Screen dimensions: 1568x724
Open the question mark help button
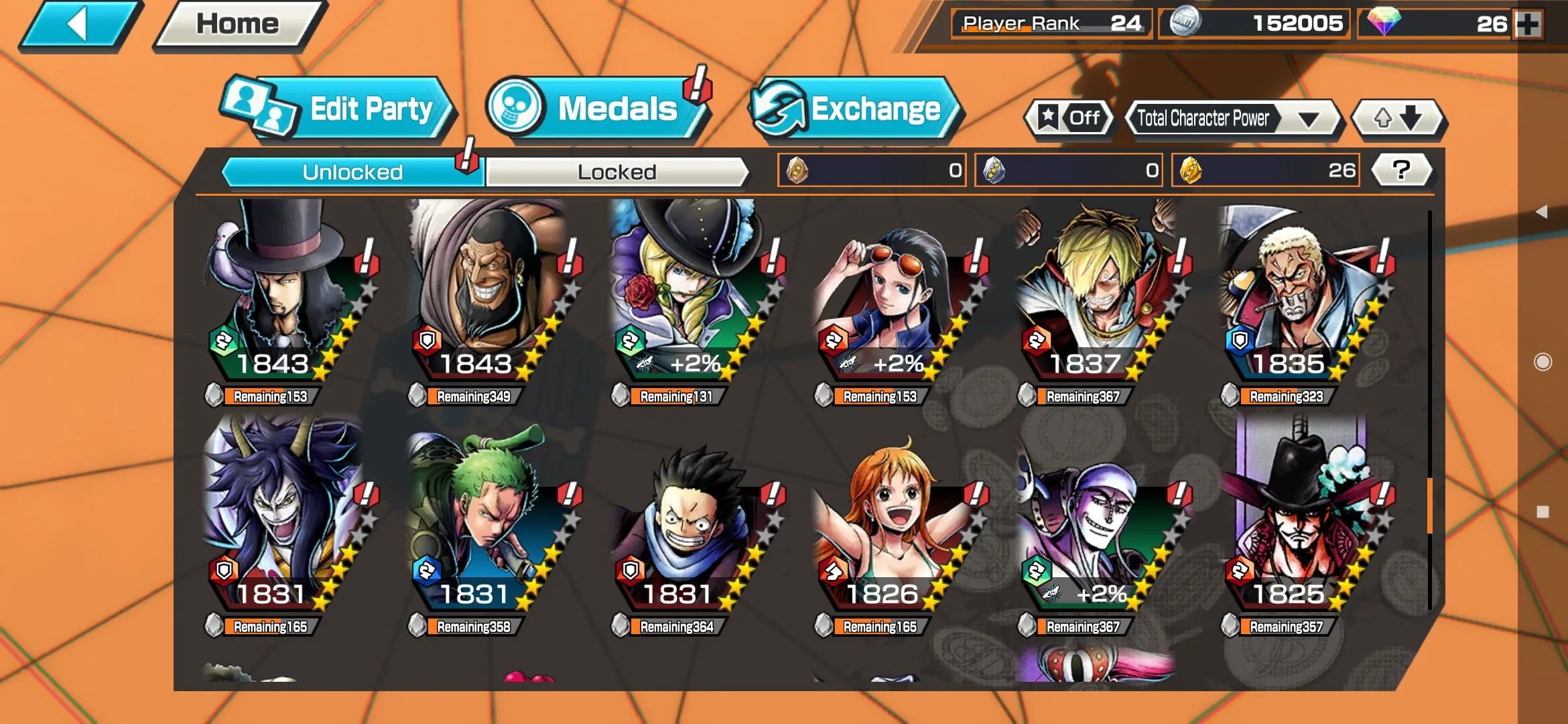point(1401,170)
